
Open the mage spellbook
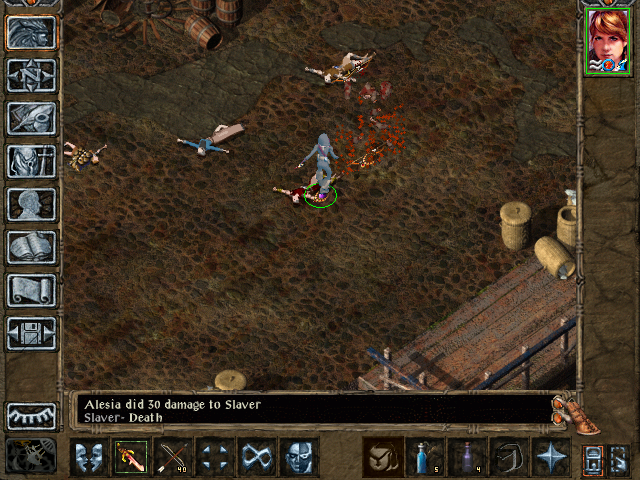pos(32,247)
